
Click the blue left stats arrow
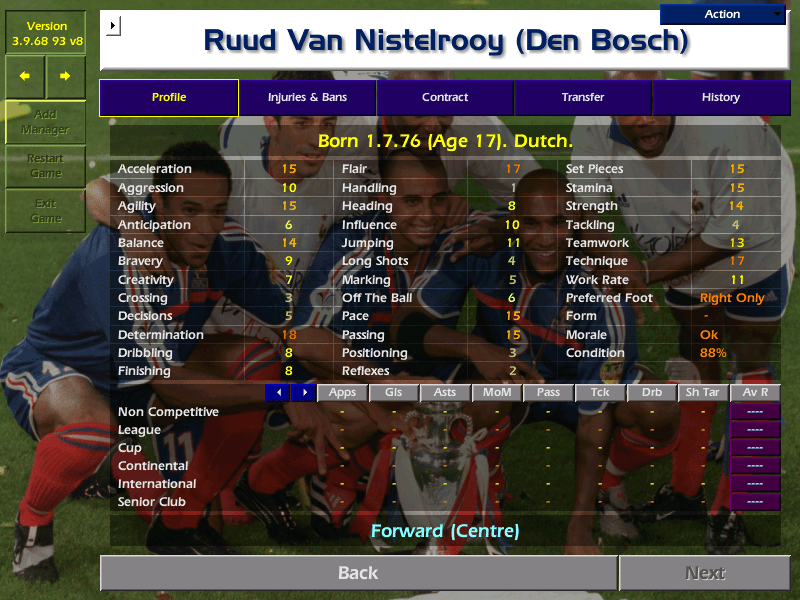277,393
